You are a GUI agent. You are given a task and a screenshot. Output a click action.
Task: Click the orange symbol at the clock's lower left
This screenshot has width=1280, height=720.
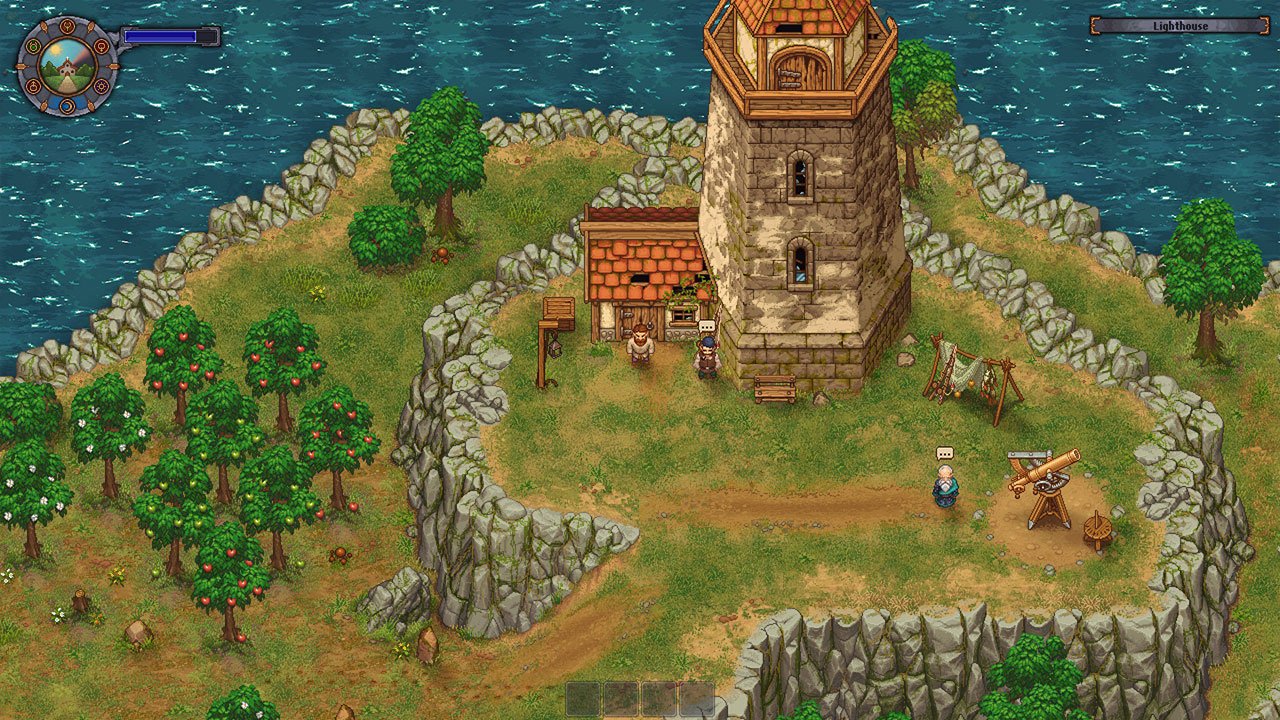33,86
